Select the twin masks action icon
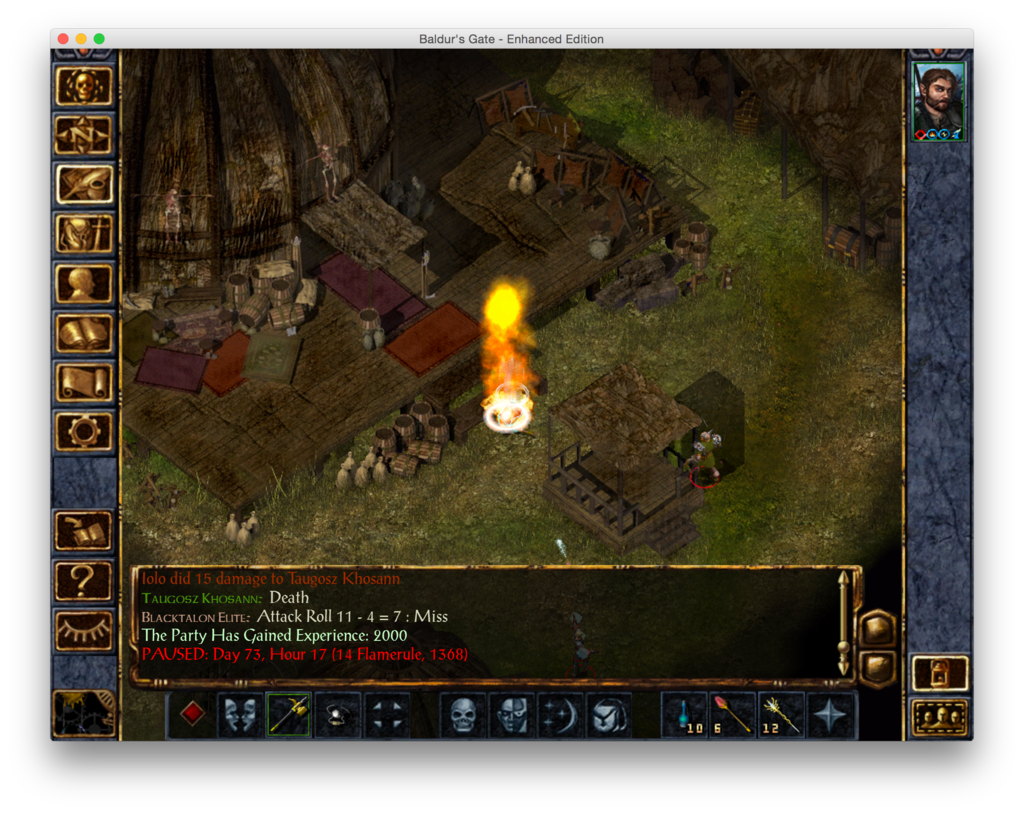Viewport: 1024px width, 813px height. point(241,714)
